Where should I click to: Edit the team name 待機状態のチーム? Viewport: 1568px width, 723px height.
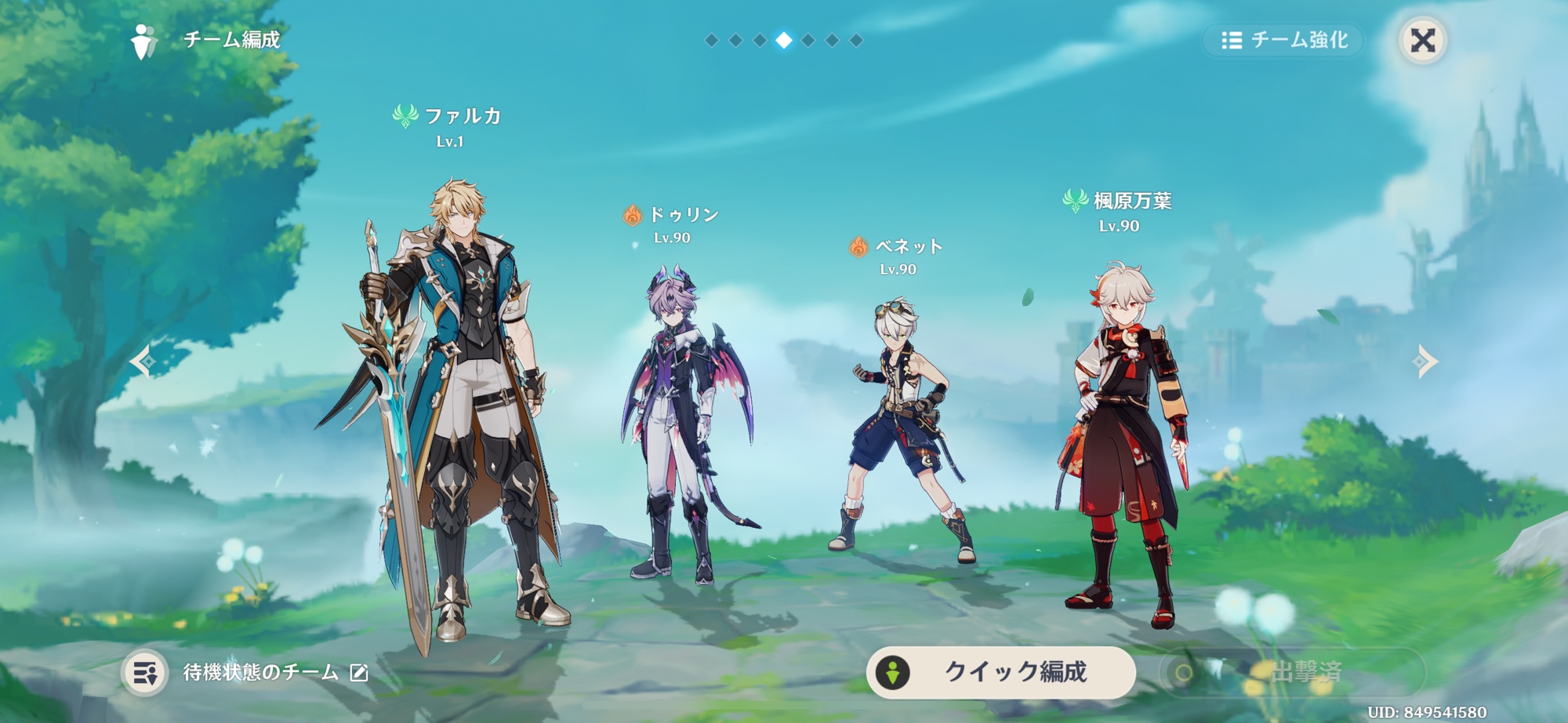pyautogui.click(x=359, y=673)
